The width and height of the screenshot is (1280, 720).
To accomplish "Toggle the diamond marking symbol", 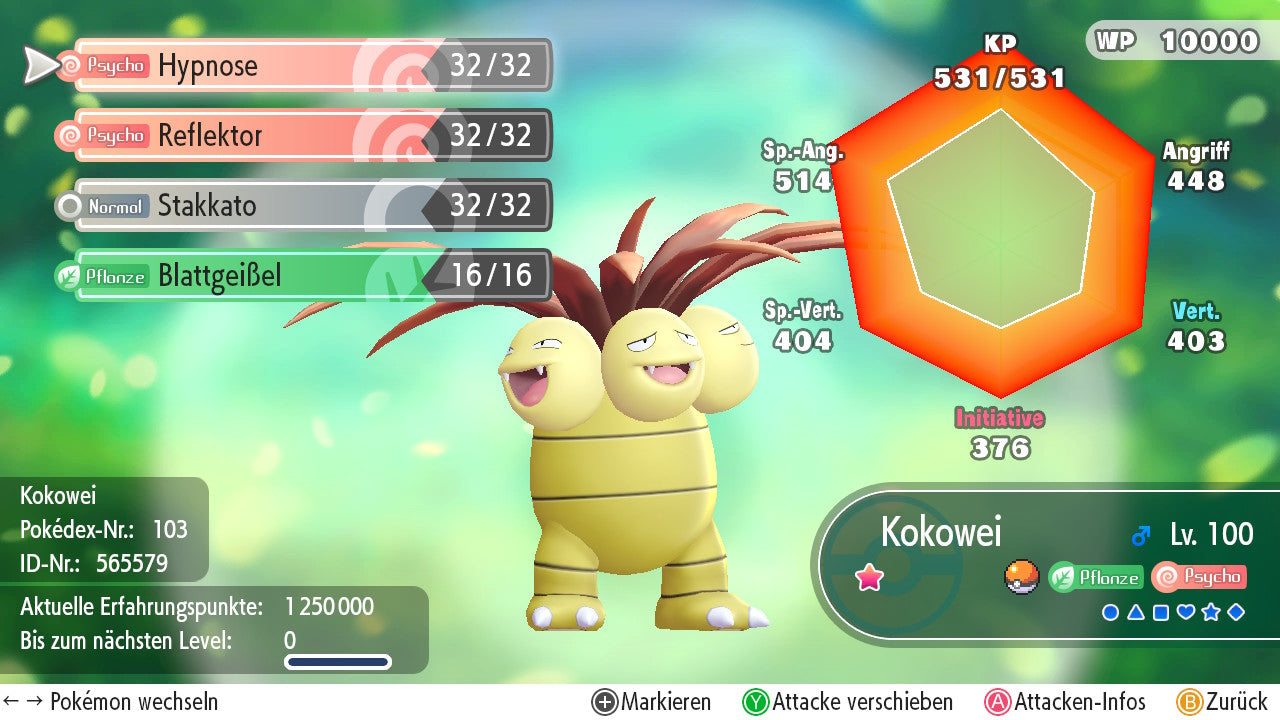I will [1236, 612].
